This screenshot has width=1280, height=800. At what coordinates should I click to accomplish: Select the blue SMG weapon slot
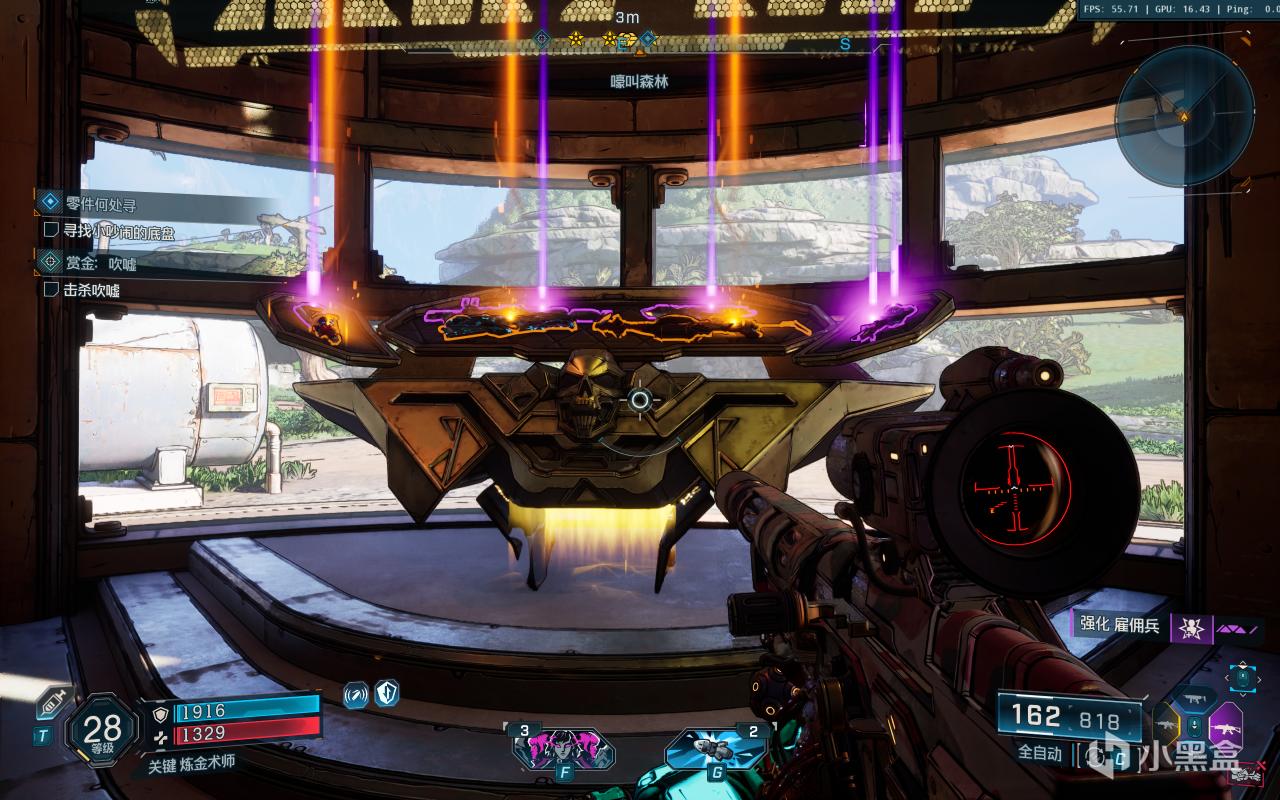[1196, 698]
